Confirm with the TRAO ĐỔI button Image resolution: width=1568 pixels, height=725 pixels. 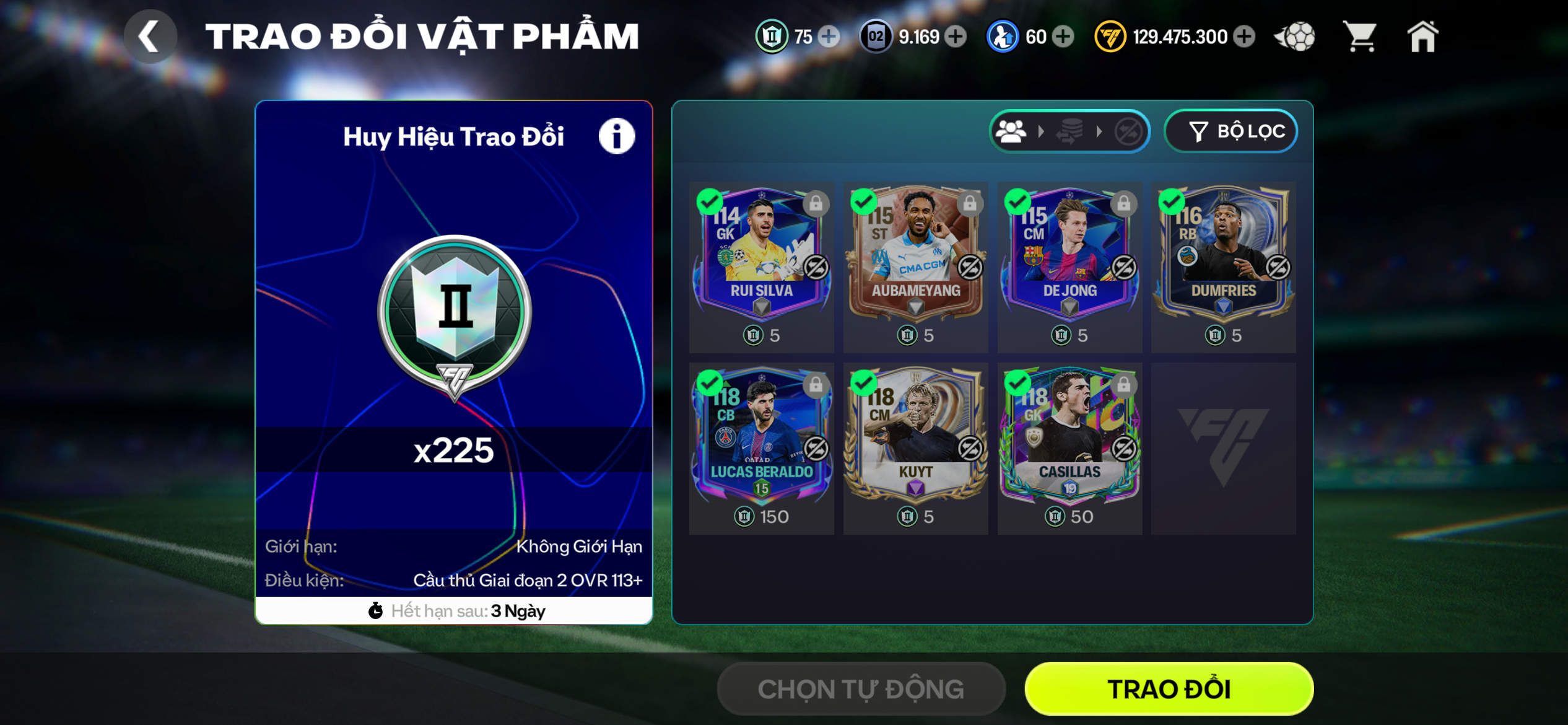tap(1169, 688)
